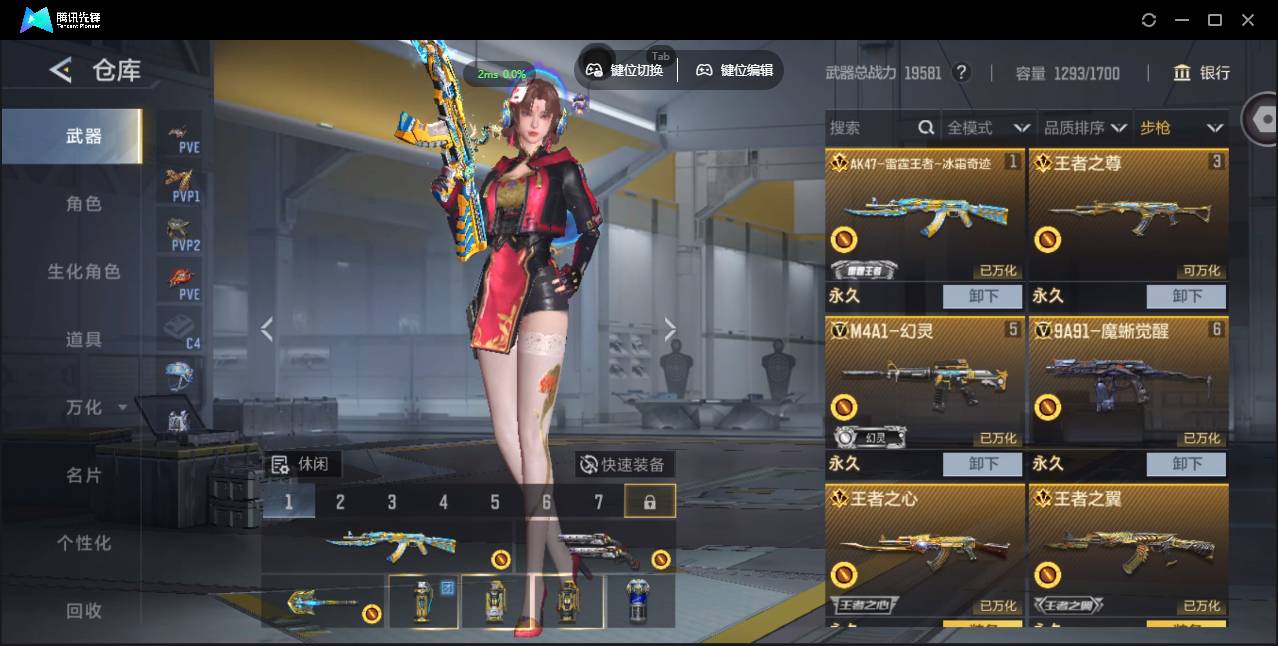
Task: Open the 回收 recycle category
Action: (x=83, y=610)
